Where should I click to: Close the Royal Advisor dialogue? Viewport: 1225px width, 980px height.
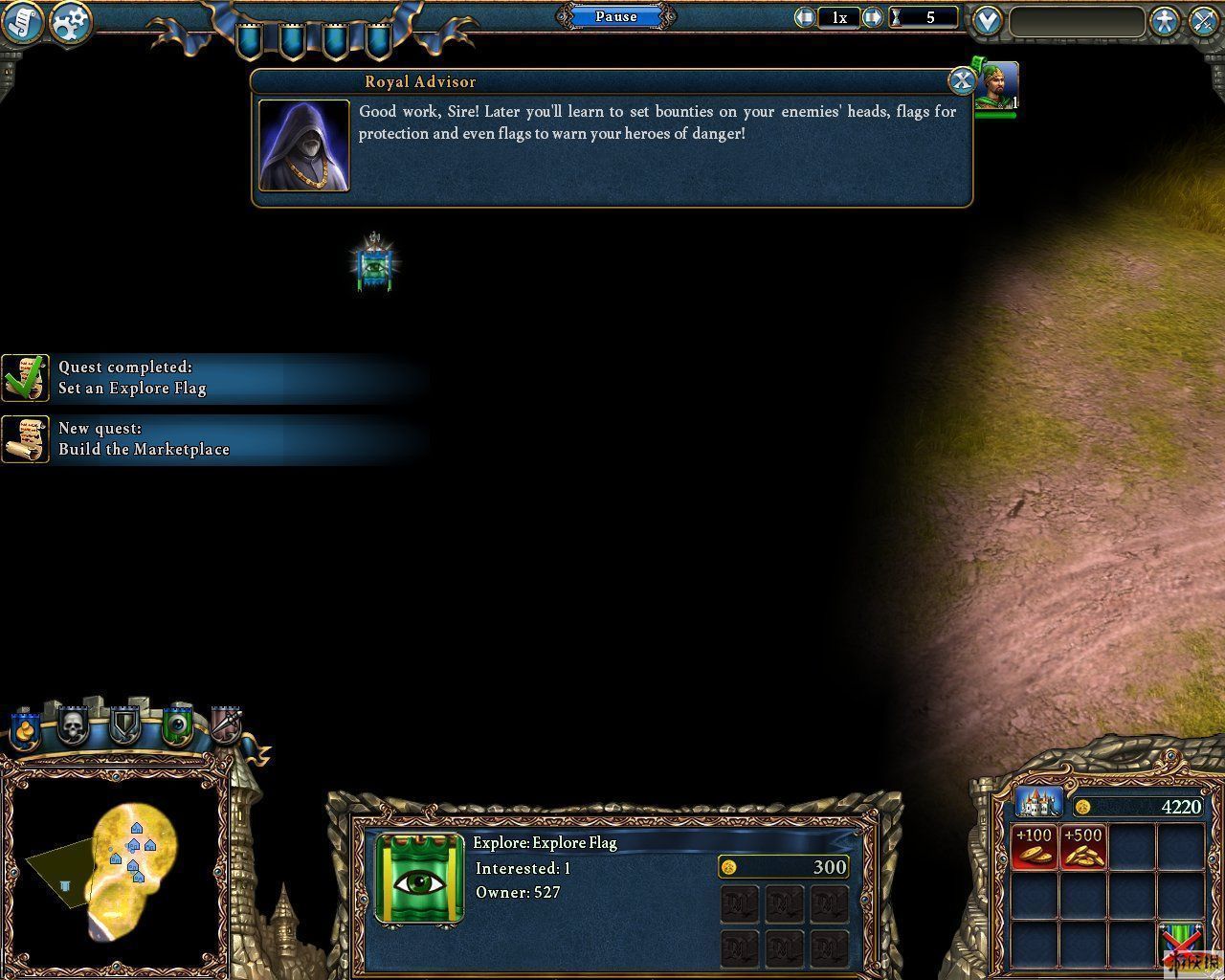tap(961, 80)
